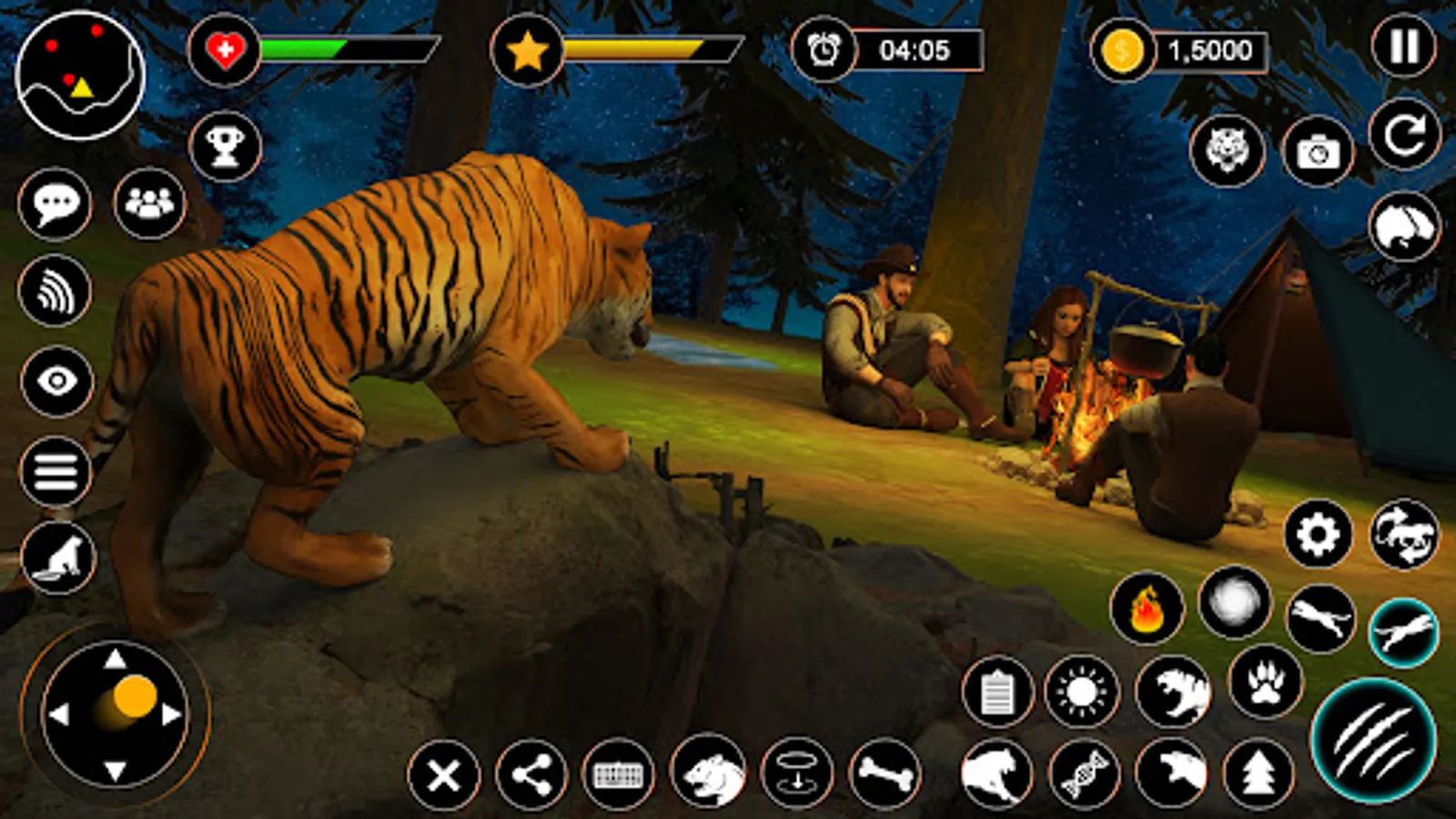The image size is (1456, 819).
Task: Open the keyboard icon
Action: click(x=618, y=775)
